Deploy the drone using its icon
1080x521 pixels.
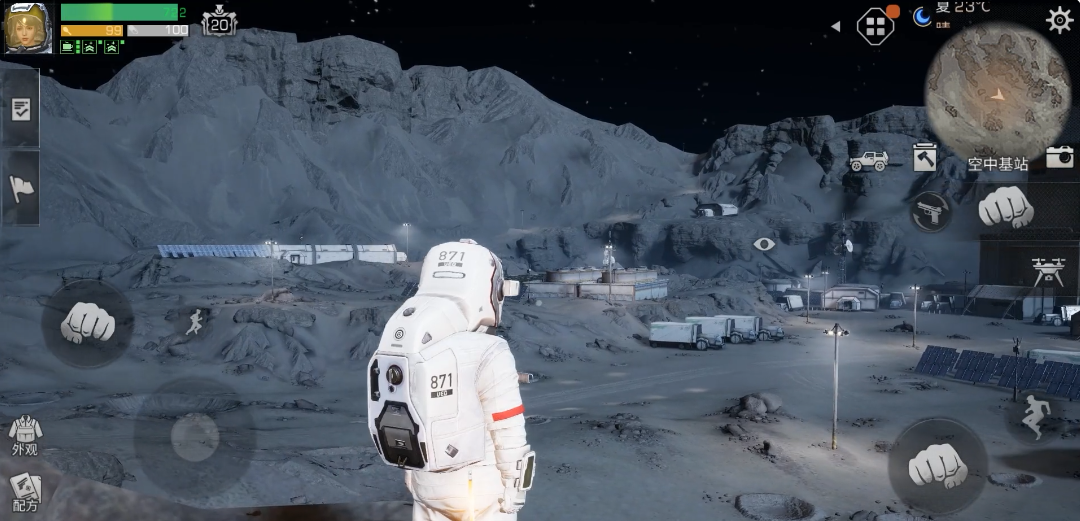click(x=1047, y=270)
